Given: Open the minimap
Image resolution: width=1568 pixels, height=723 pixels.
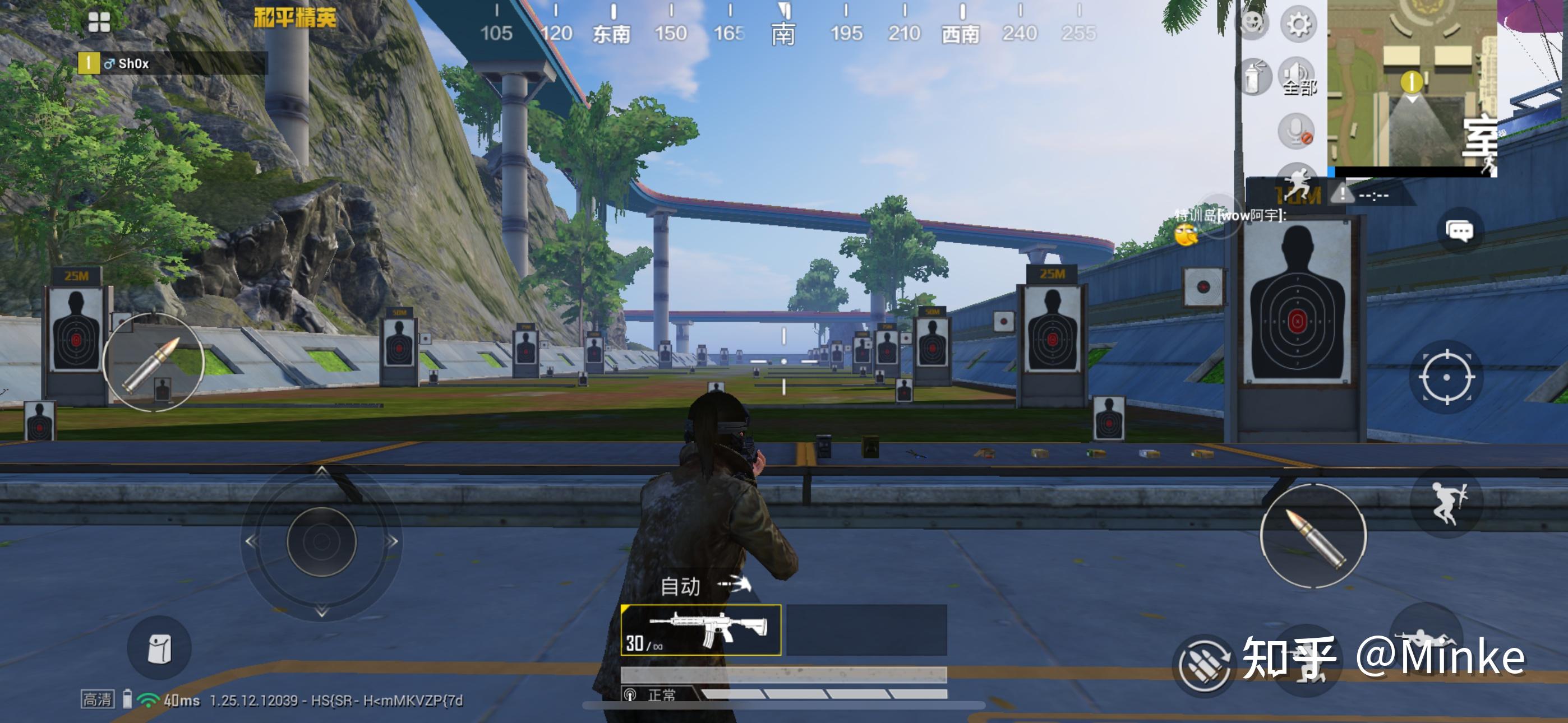Looking at the screenshot, I should tap(1412, 85).
